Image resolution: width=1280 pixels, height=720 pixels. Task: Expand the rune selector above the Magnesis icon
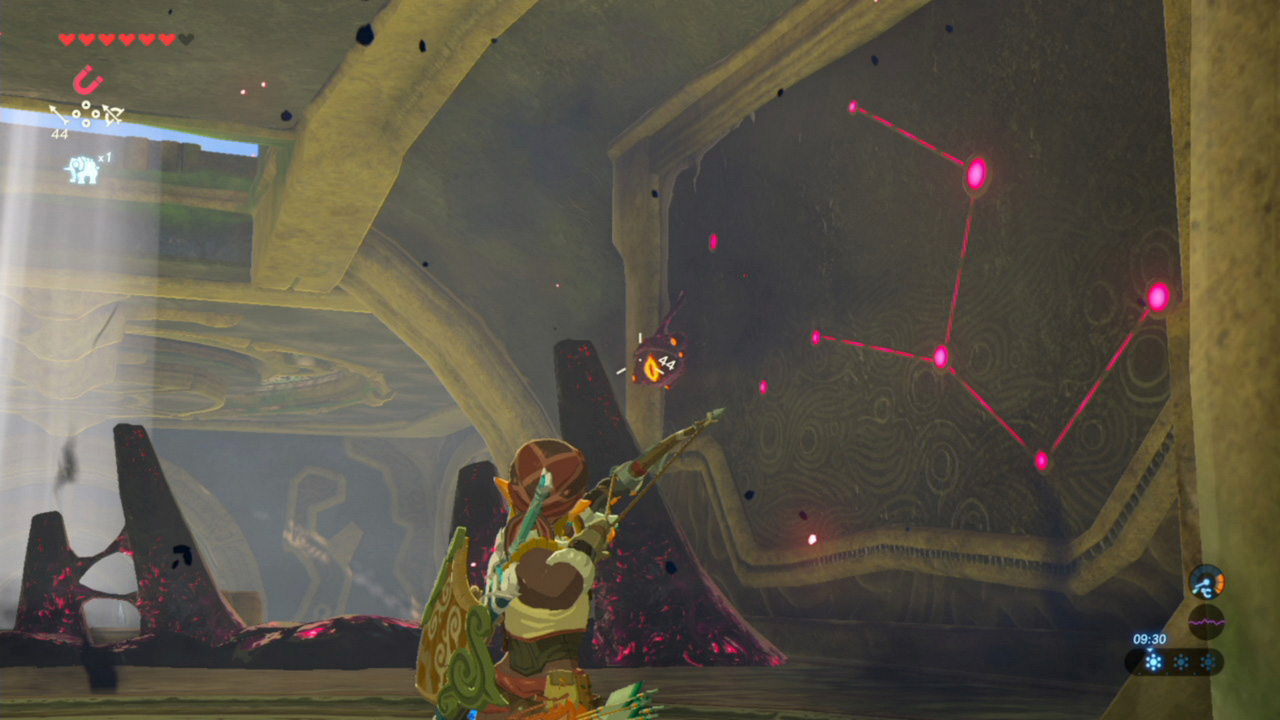pyautogui.click(x=86, y=114)
